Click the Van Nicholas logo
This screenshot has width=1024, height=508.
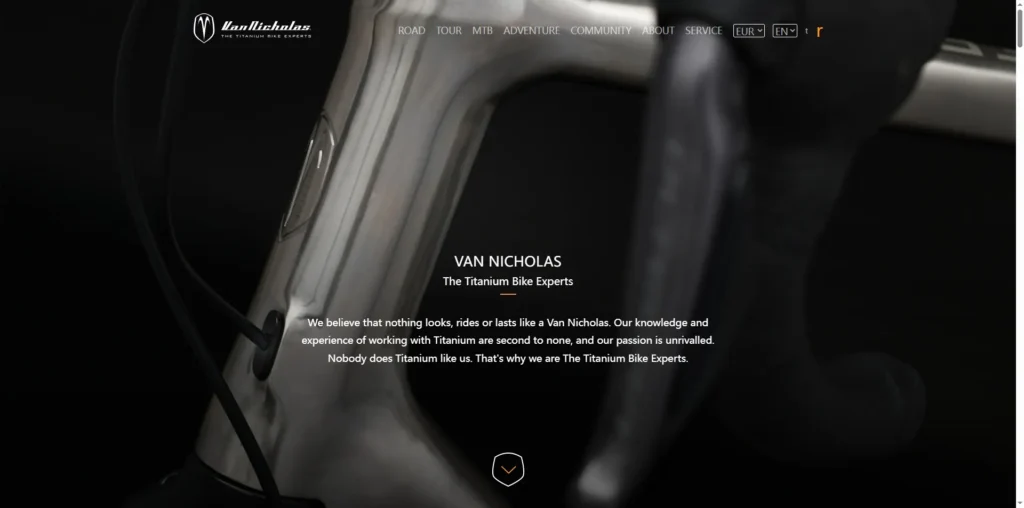coord(252,29)
